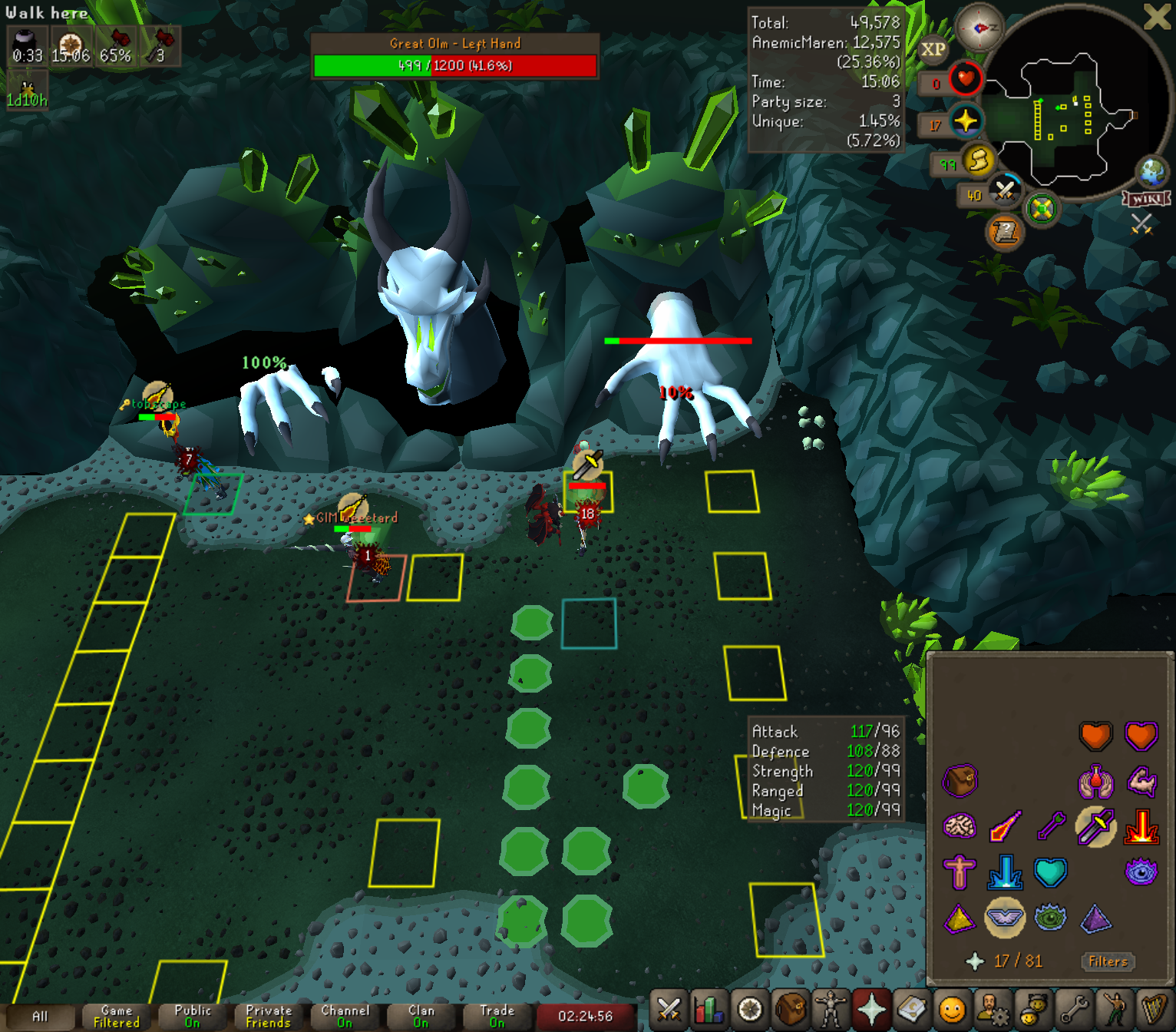
Task: Toggle the winged Piety prayer icon
Action: [x=1005, y=918]
